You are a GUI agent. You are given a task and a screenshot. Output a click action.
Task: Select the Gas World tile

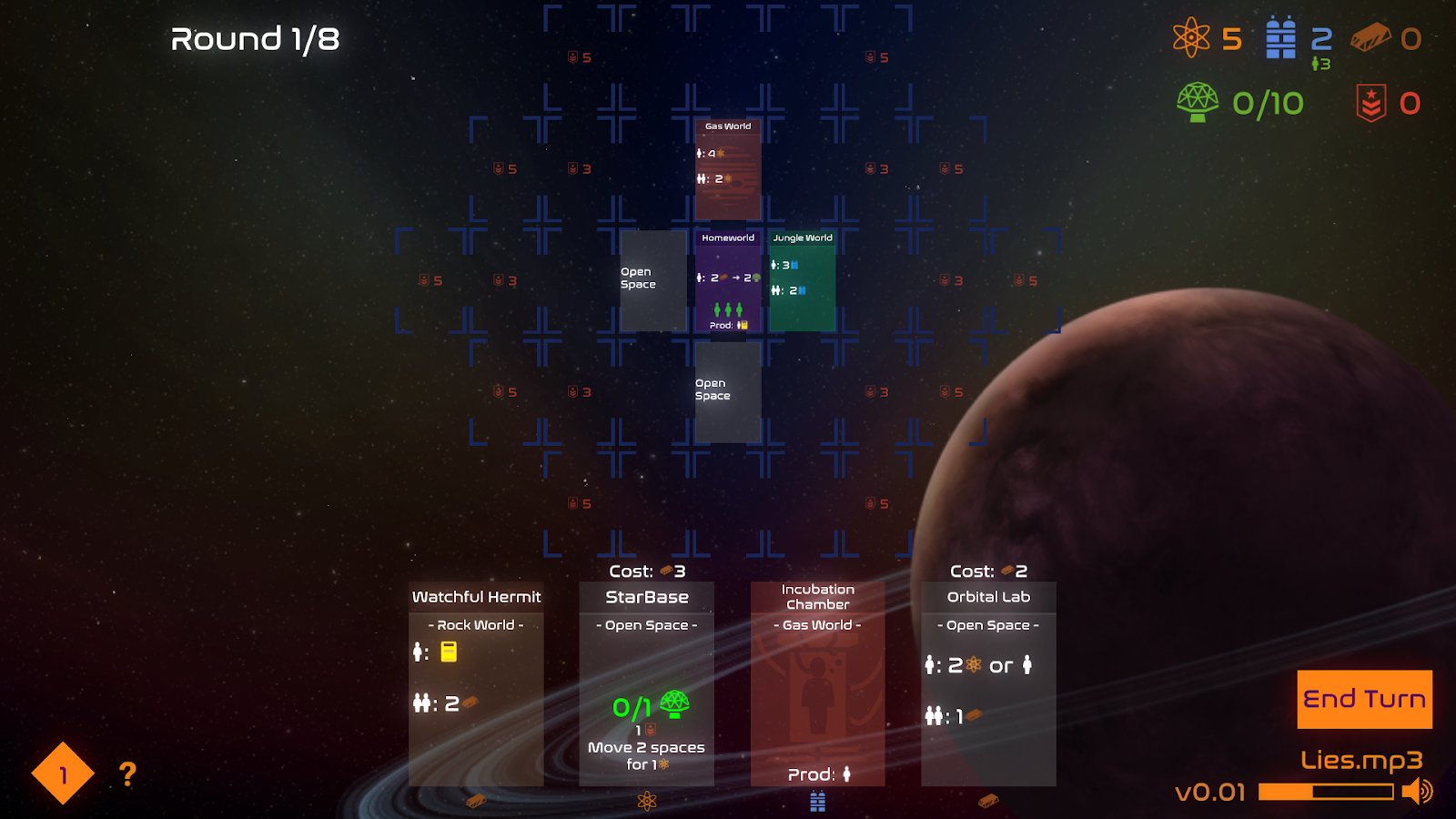(728, 169)
